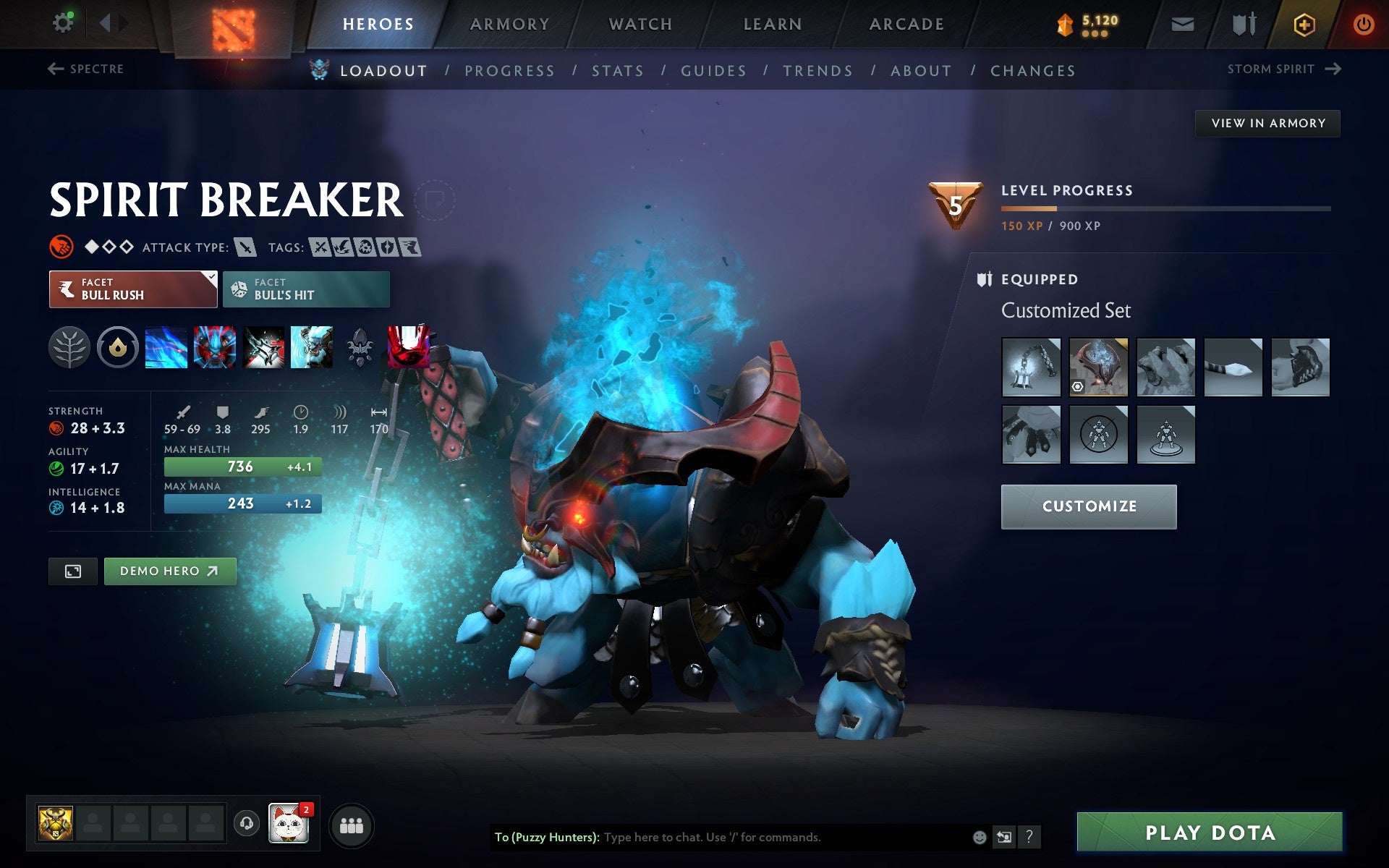Expand the Bull Rush facet dropdown

pos(210,278)
